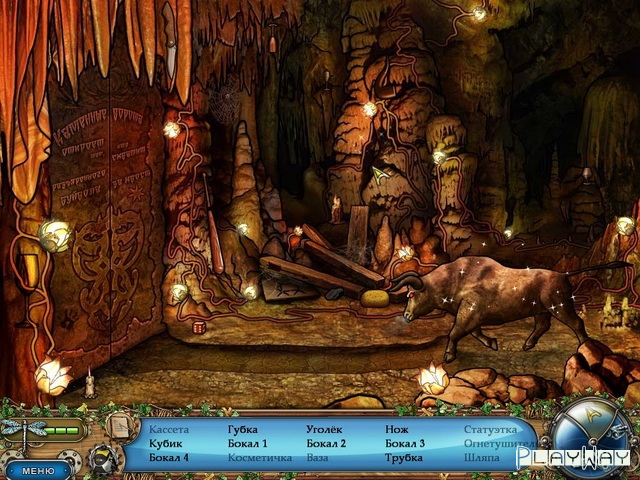Select Губка in the item list
640x480 pixels.
(x=242, y=430)
